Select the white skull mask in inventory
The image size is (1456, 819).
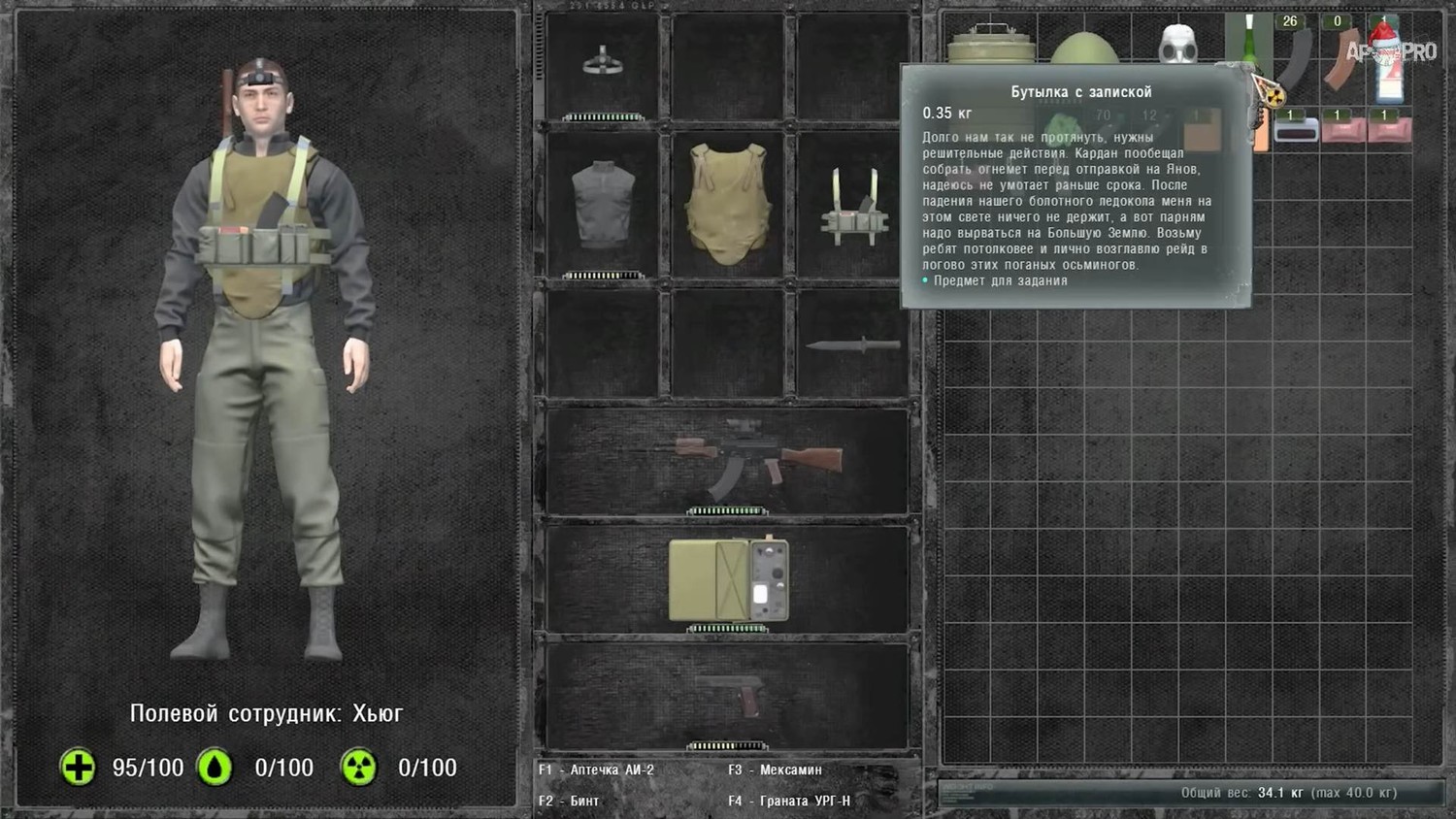1177,44
